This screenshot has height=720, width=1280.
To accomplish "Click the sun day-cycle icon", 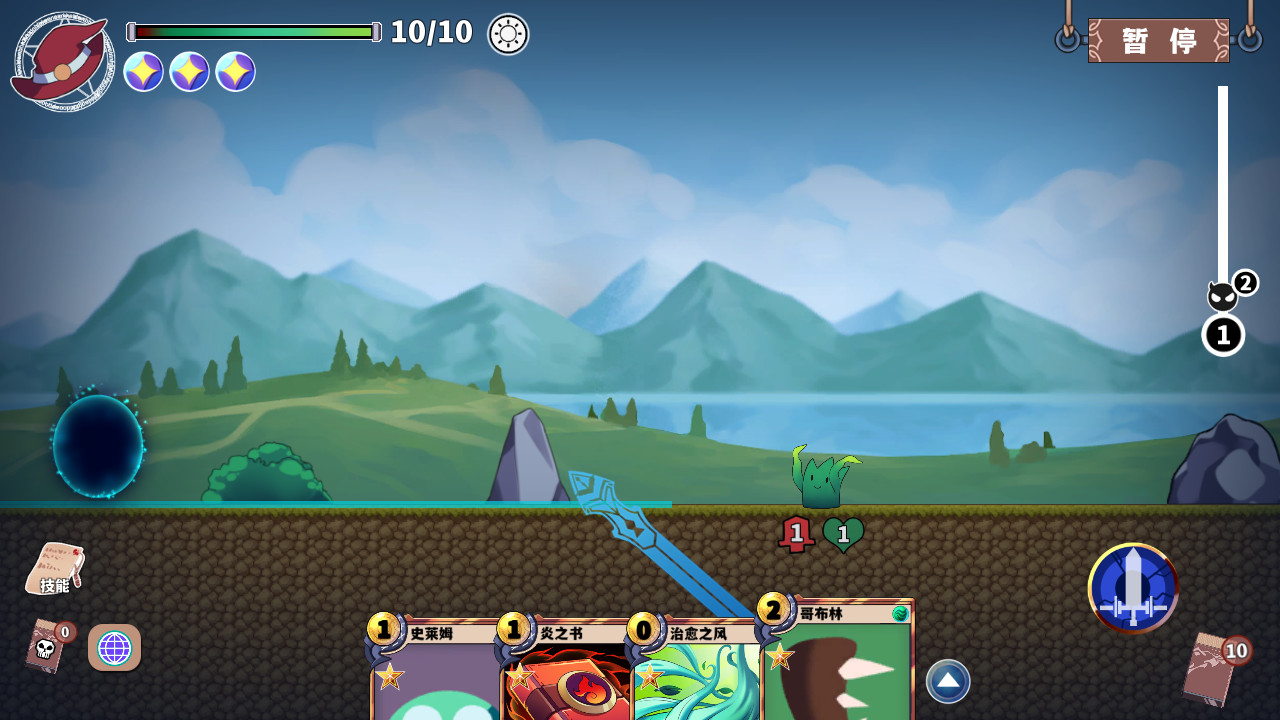I will pos(507,33).
